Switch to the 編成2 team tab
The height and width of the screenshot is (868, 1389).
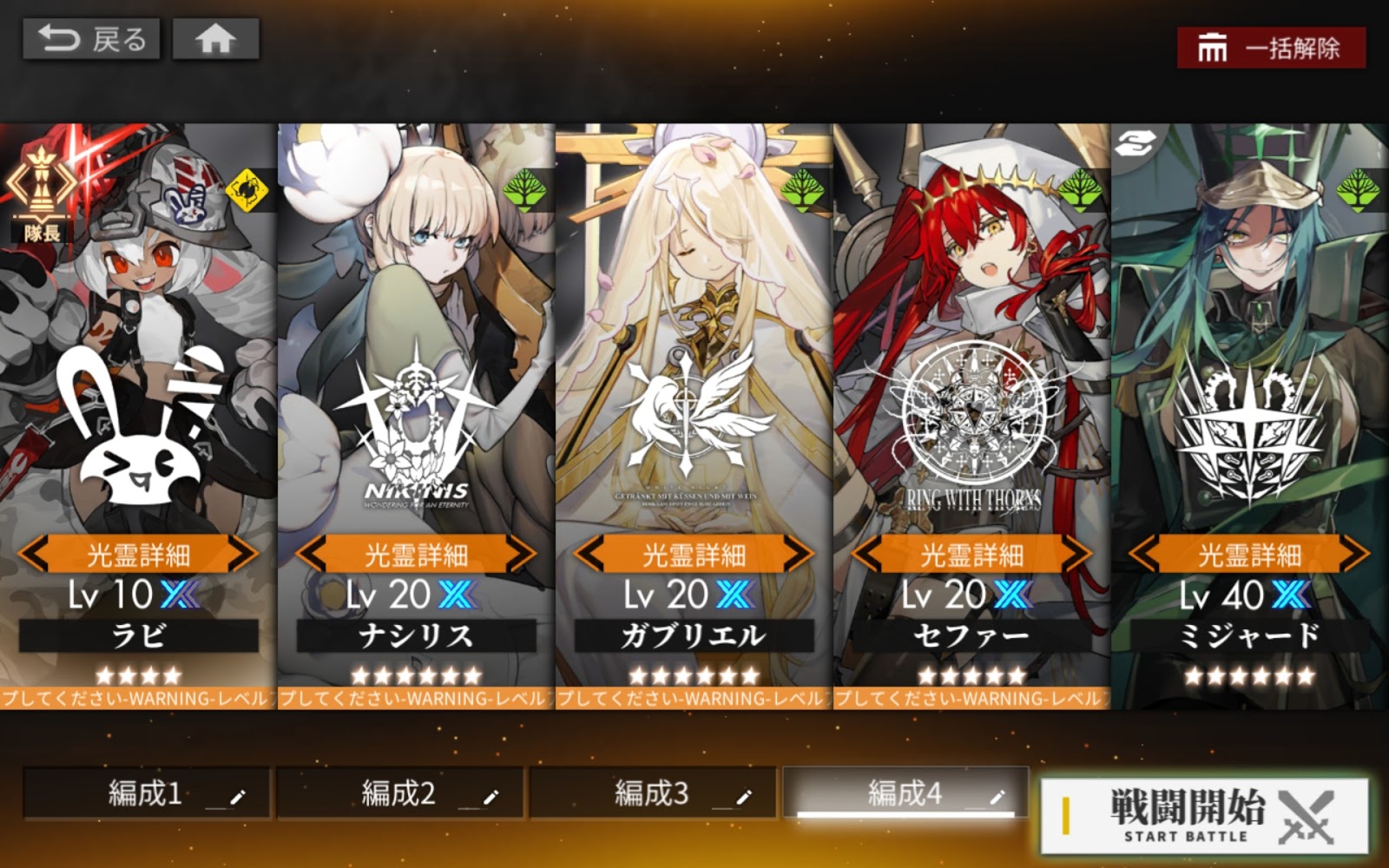pyautogui.click(x=398, y=793)
